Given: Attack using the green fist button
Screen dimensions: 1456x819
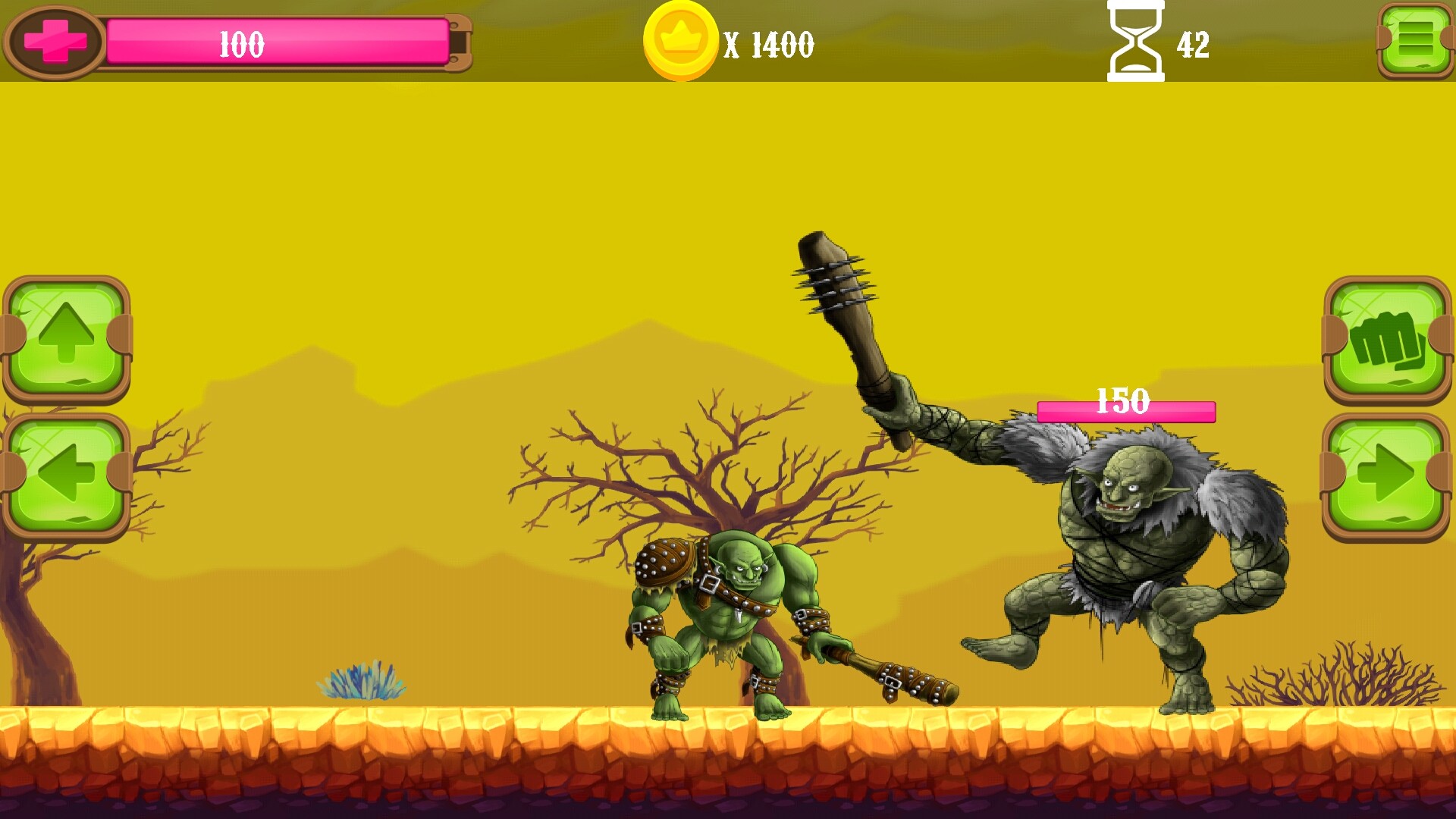Looking at the screenshot, I should 1386,337.
